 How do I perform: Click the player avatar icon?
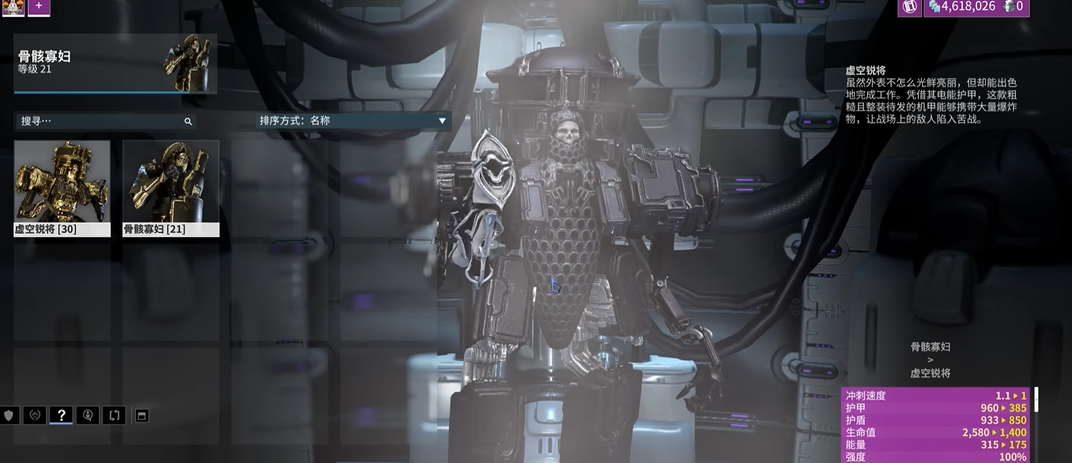coord(13,6)
